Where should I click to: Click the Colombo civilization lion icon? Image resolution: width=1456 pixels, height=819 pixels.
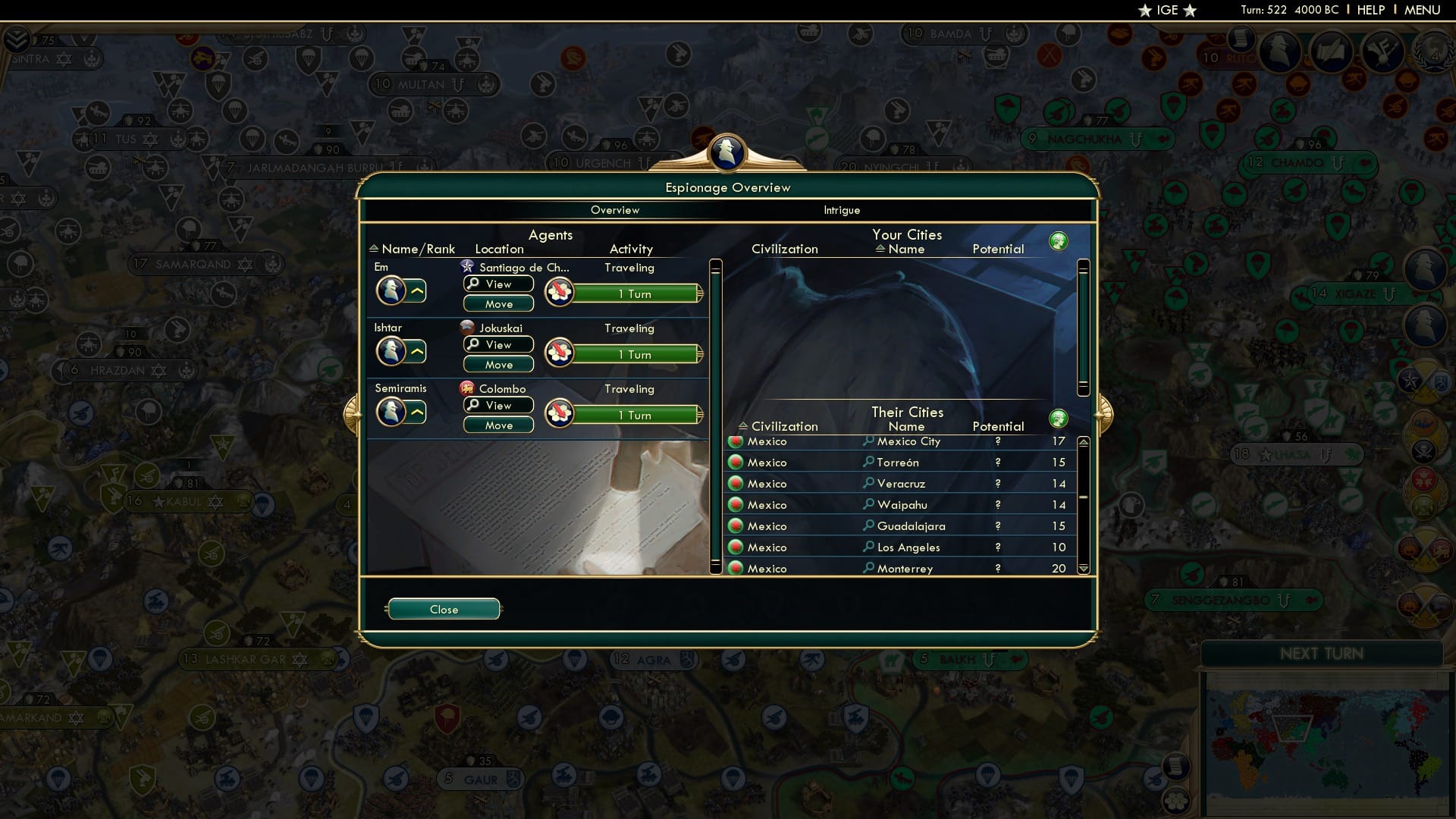[x=469, y=388]
